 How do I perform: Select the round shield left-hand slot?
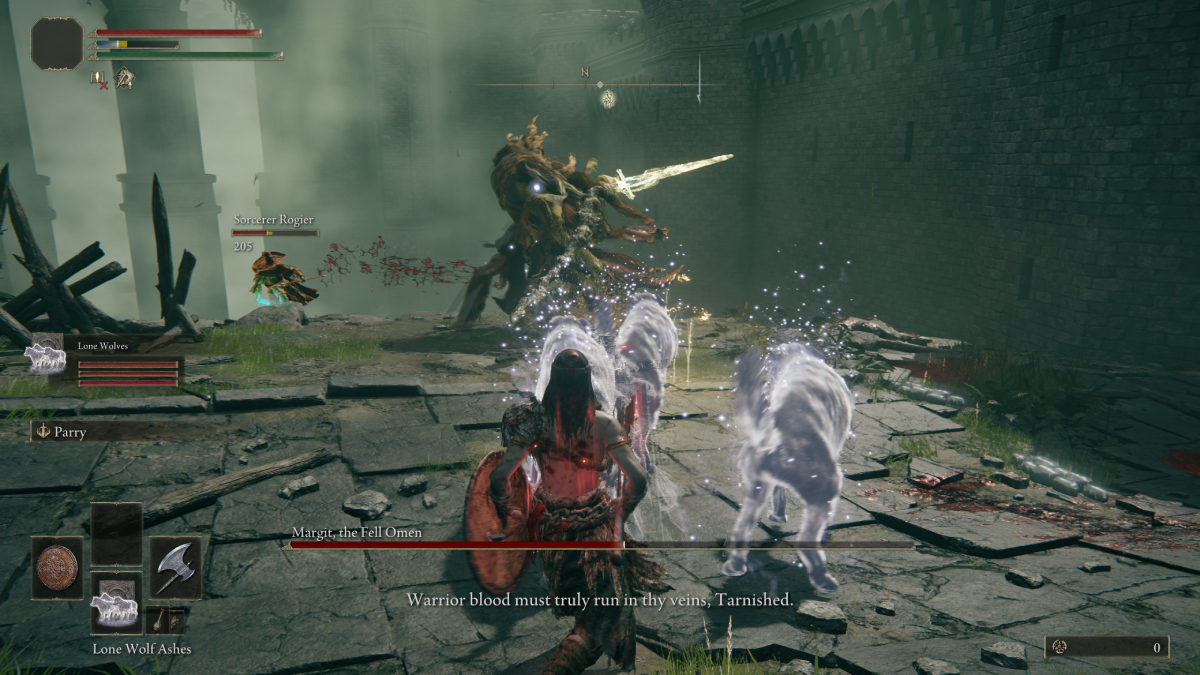(x=57, y=567)
